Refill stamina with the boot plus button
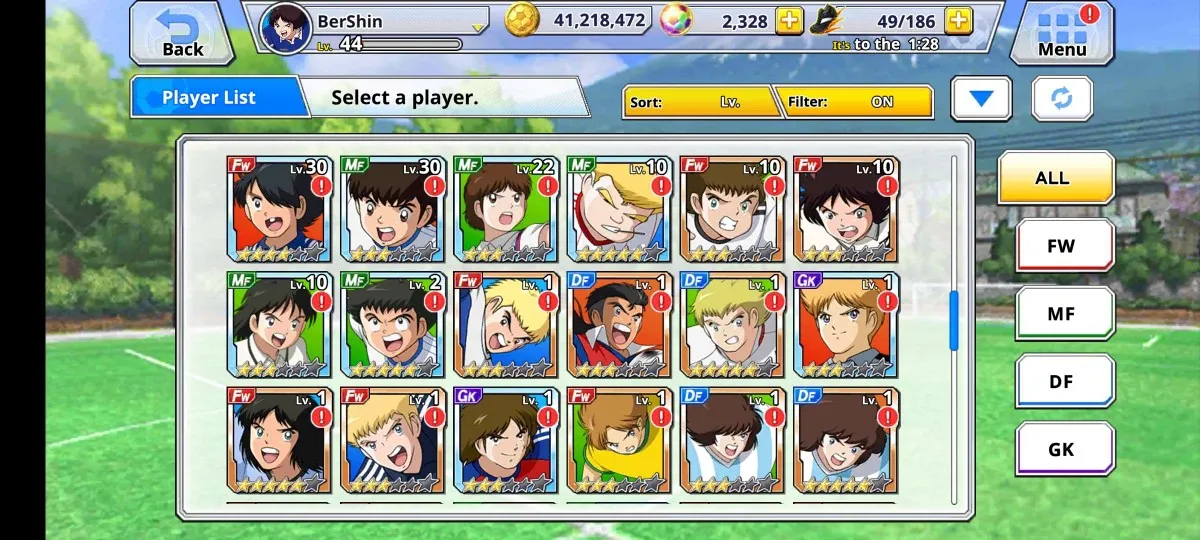Screen dimensions: 1200x540 957,21
